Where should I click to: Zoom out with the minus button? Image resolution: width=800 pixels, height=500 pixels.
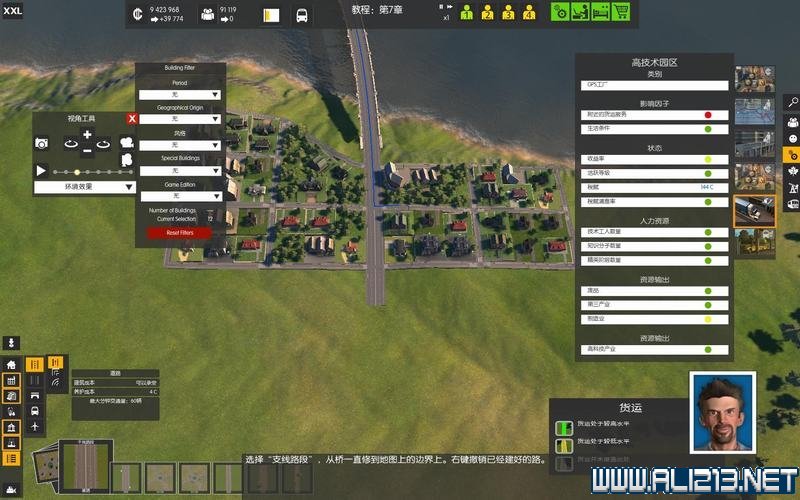pyautogui.click(x=87, y=151)
